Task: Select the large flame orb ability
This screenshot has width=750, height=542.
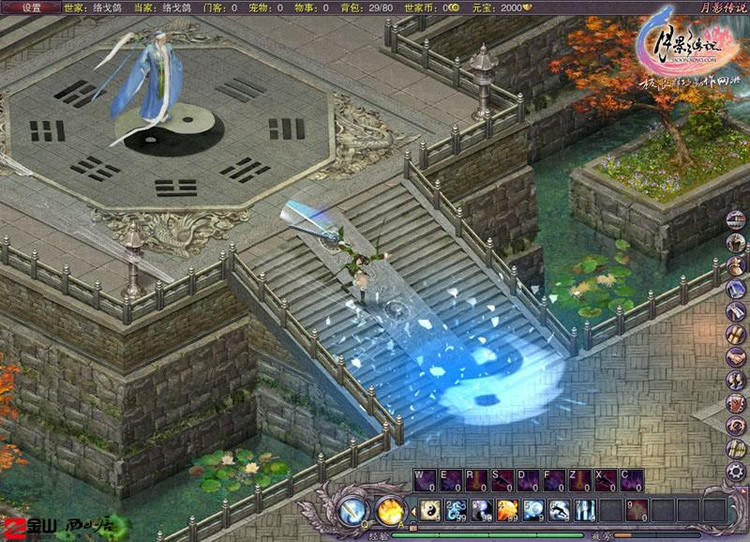Action: tap(389, 511)
